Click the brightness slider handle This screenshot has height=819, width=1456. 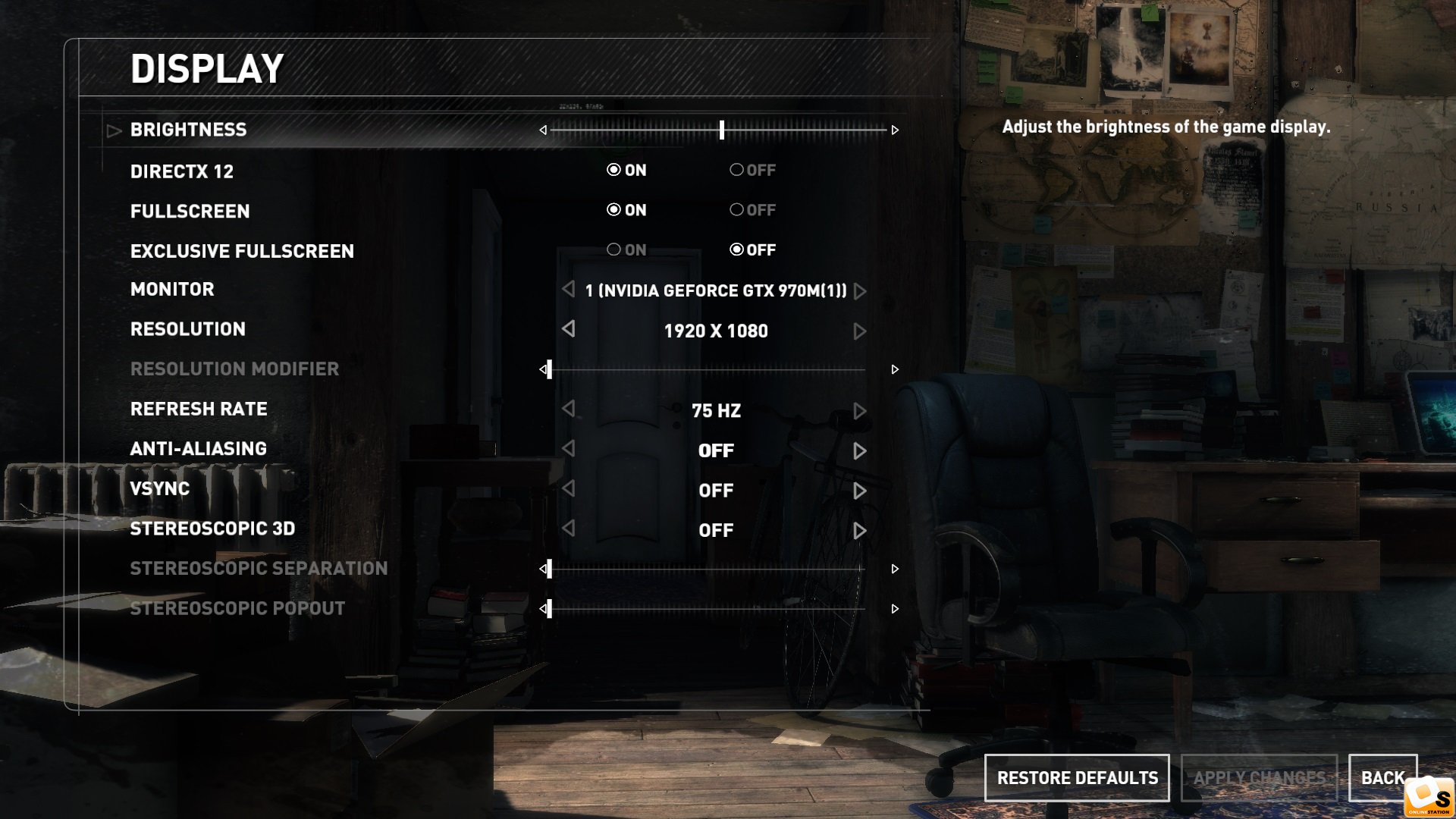[x=722, y=130]
